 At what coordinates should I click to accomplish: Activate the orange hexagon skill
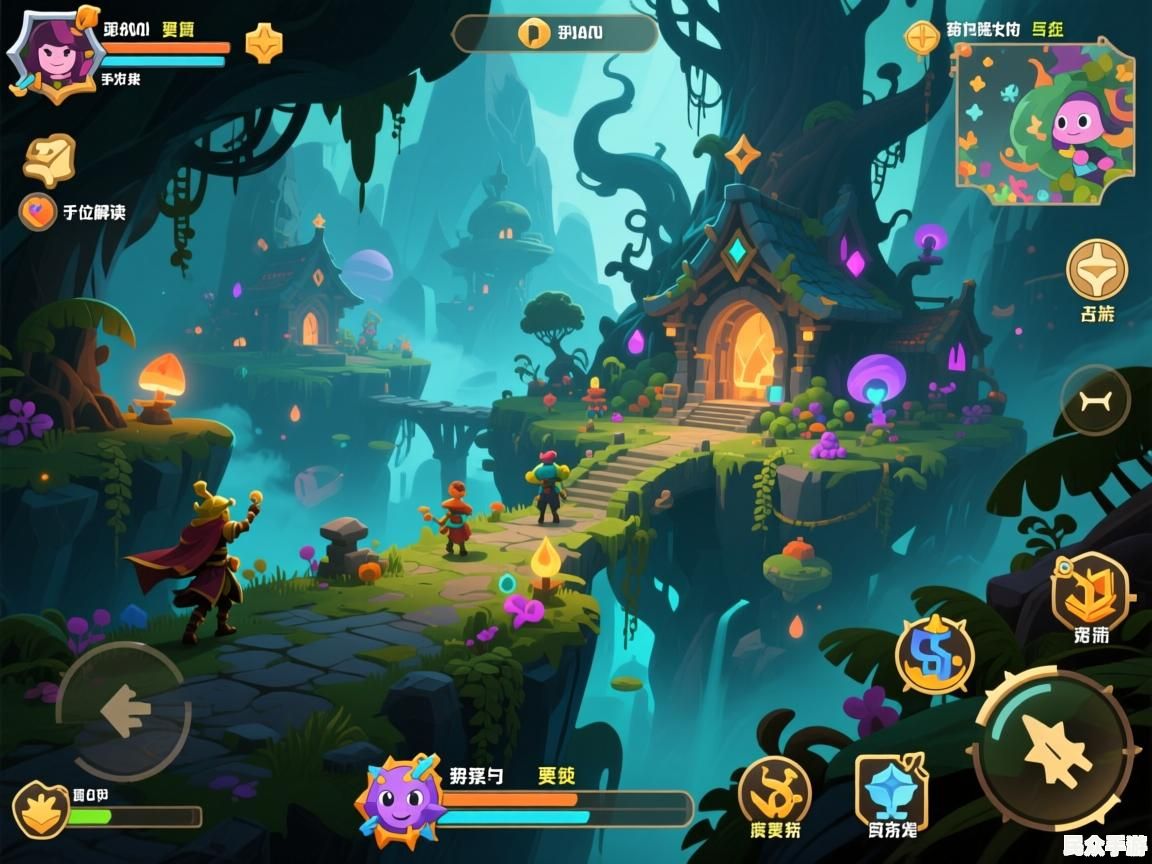[1091, 594]
